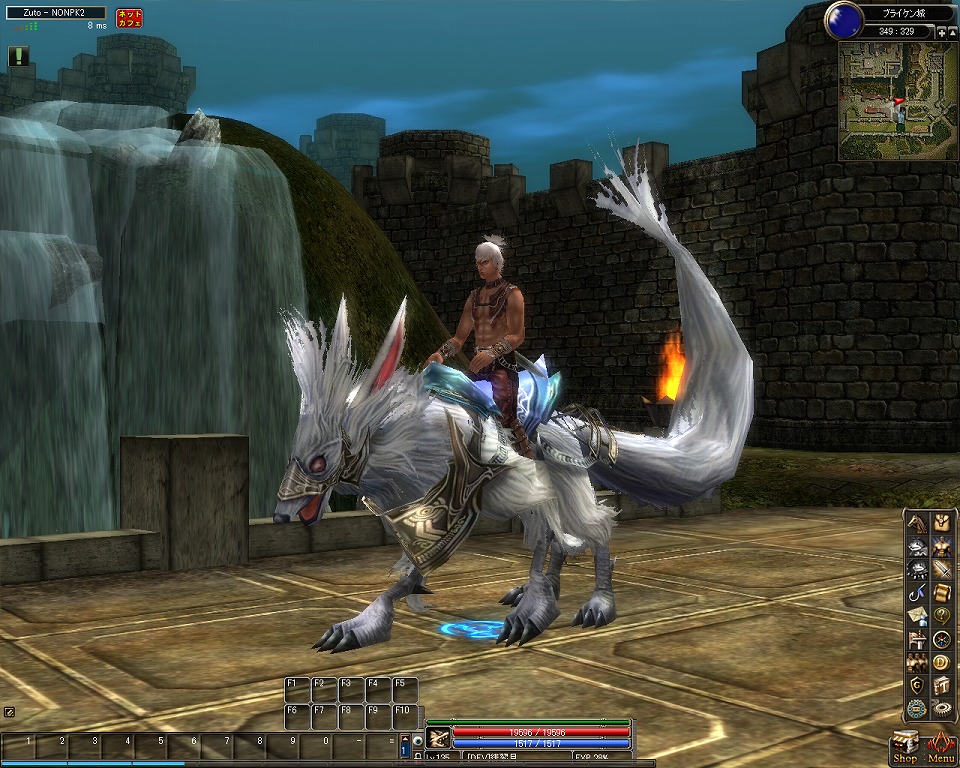Open the gold D coin icon
The width and height of the screenshot is (960, 768).
coord(941,662)
